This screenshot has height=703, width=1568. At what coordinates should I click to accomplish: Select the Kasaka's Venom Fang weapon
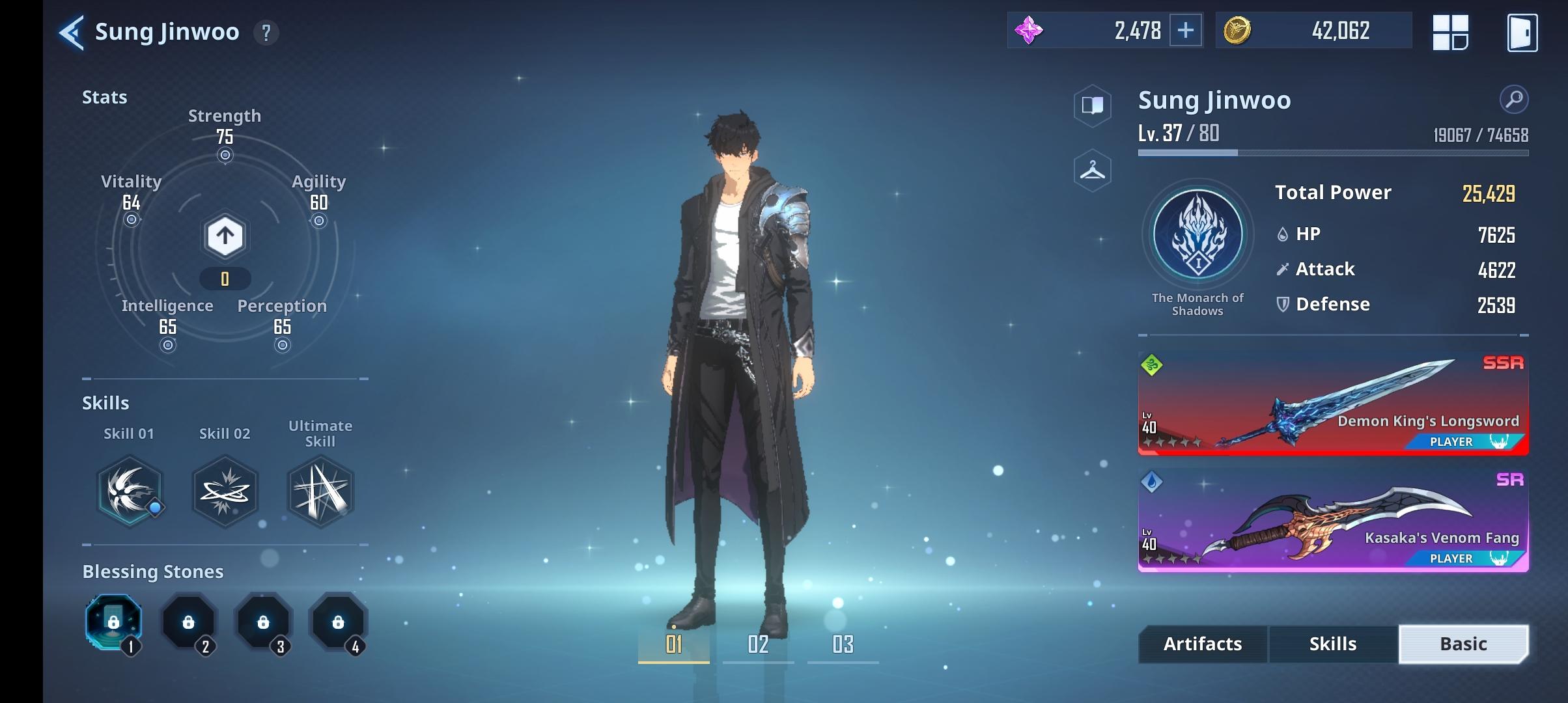pyautogui.click(x=1332, y=521)
